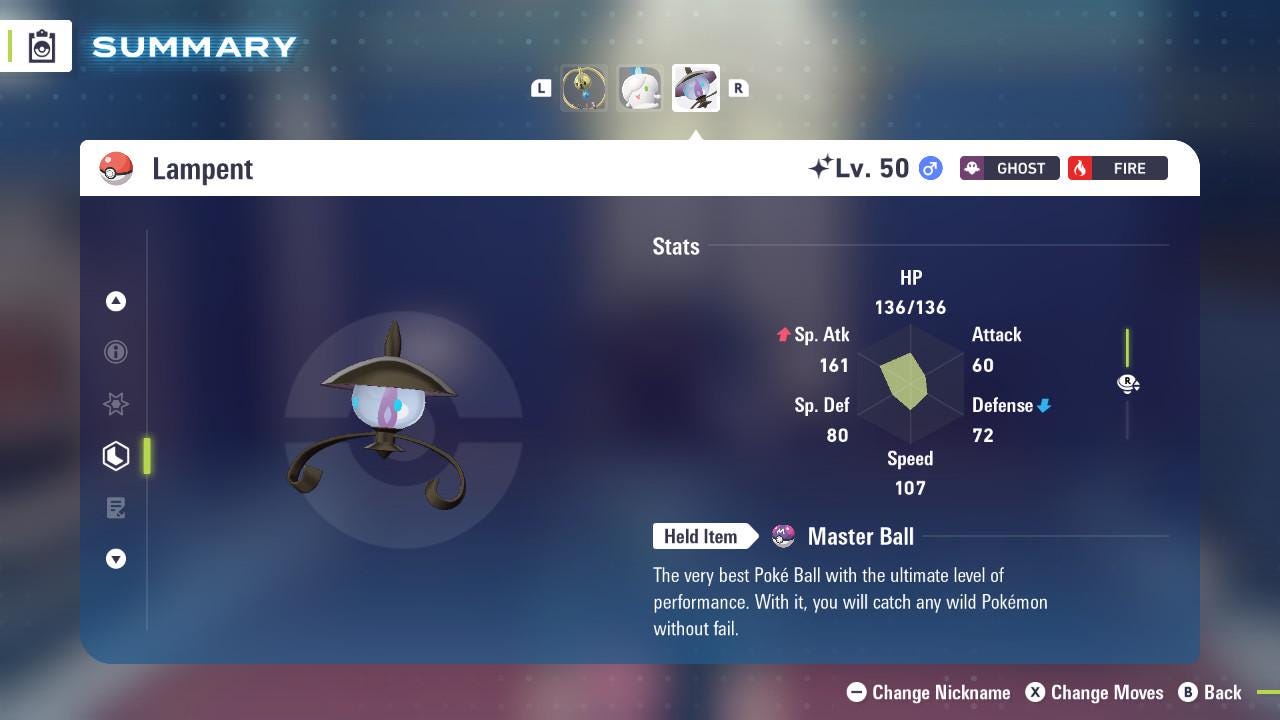Click the up arrow above the sidebar icons
1280x720 pixels.
click(x=116, y=301)
